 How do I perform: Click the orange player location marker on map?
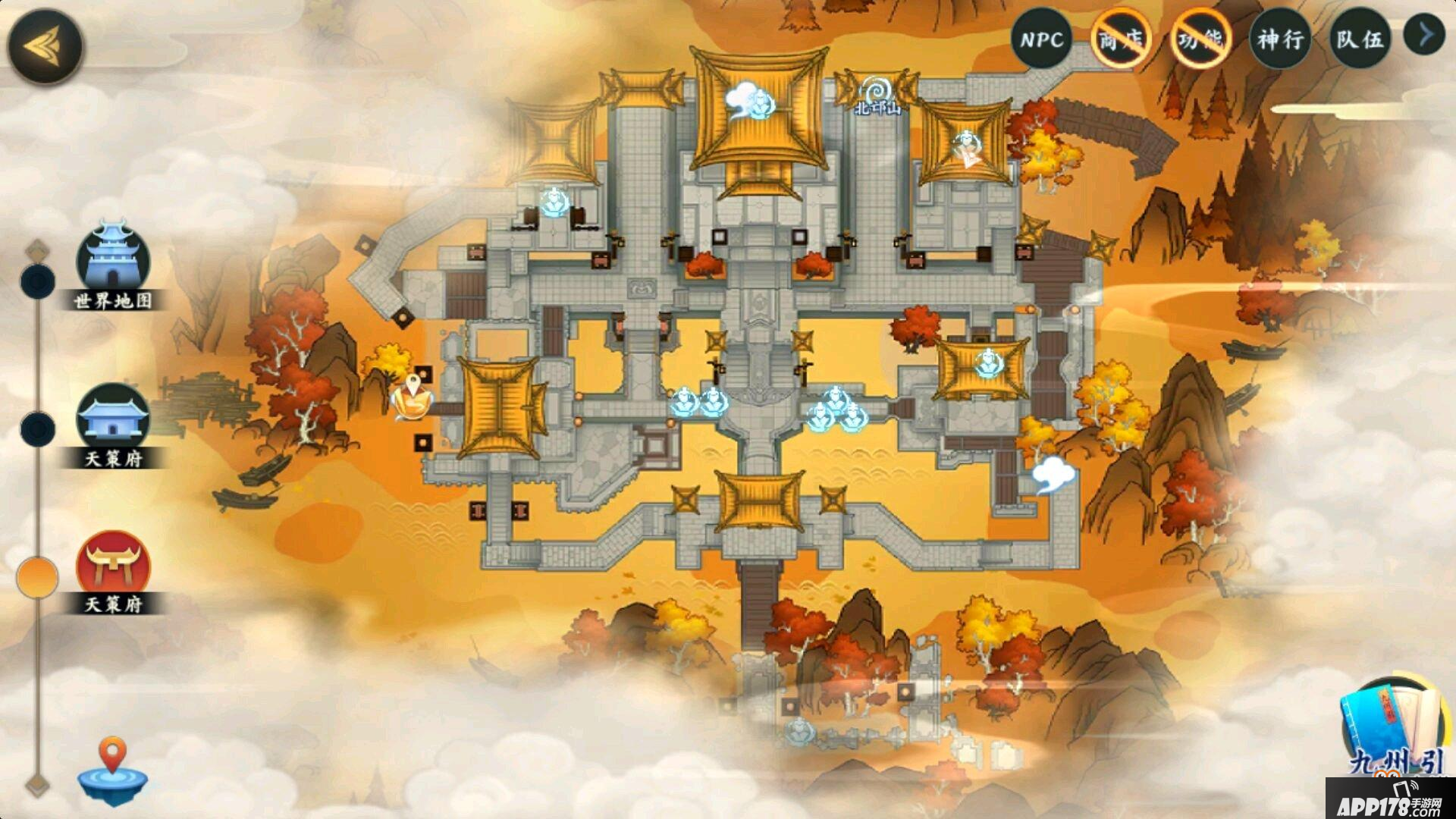pos(413,397)
